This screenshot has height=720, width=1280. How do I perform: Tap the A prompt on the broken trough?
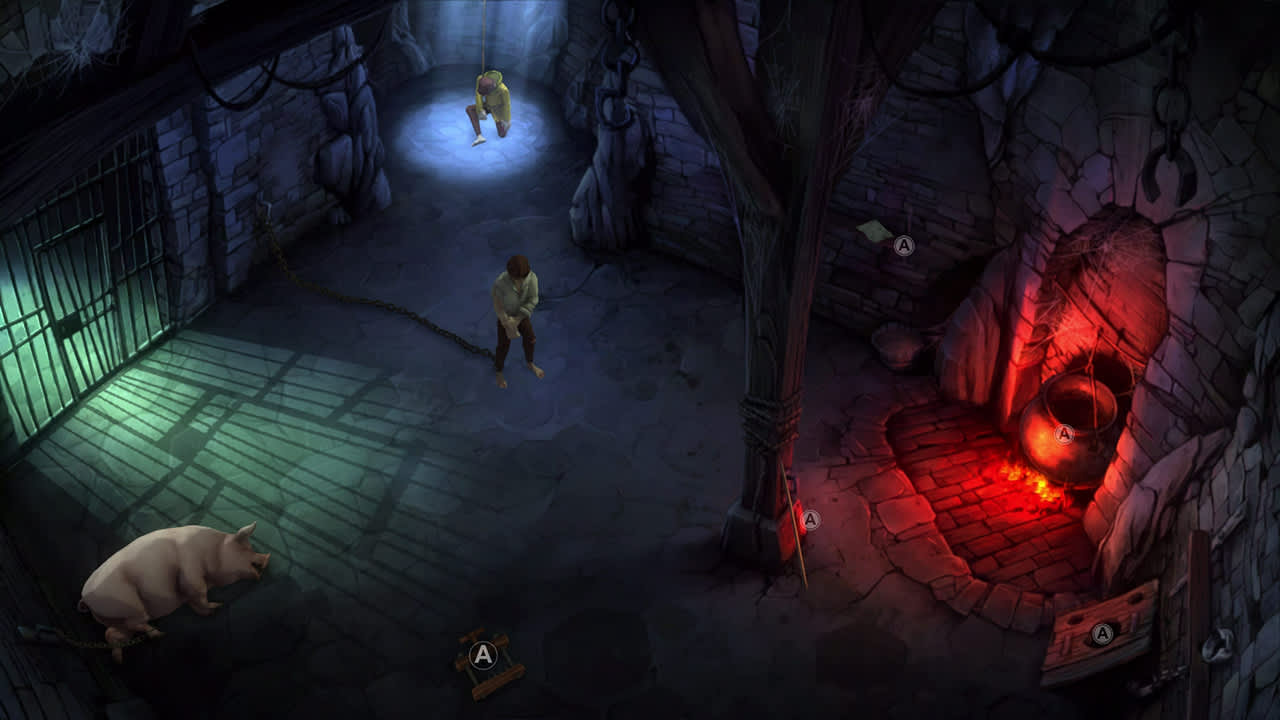pyautogui.click(x=1102, y=631)
